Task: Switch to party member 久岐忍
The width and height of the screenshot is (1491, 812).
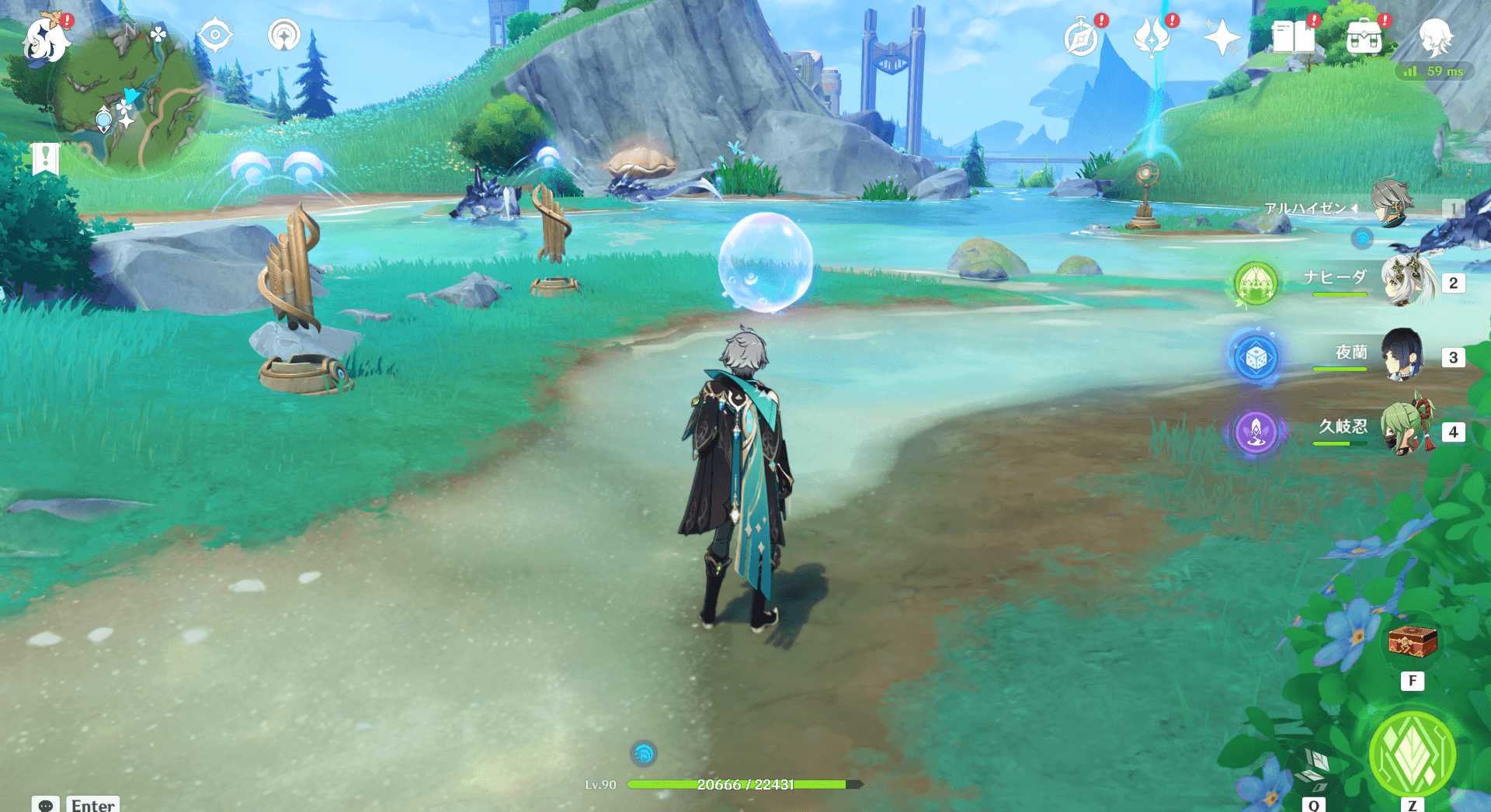Action: click(1406, 430)
